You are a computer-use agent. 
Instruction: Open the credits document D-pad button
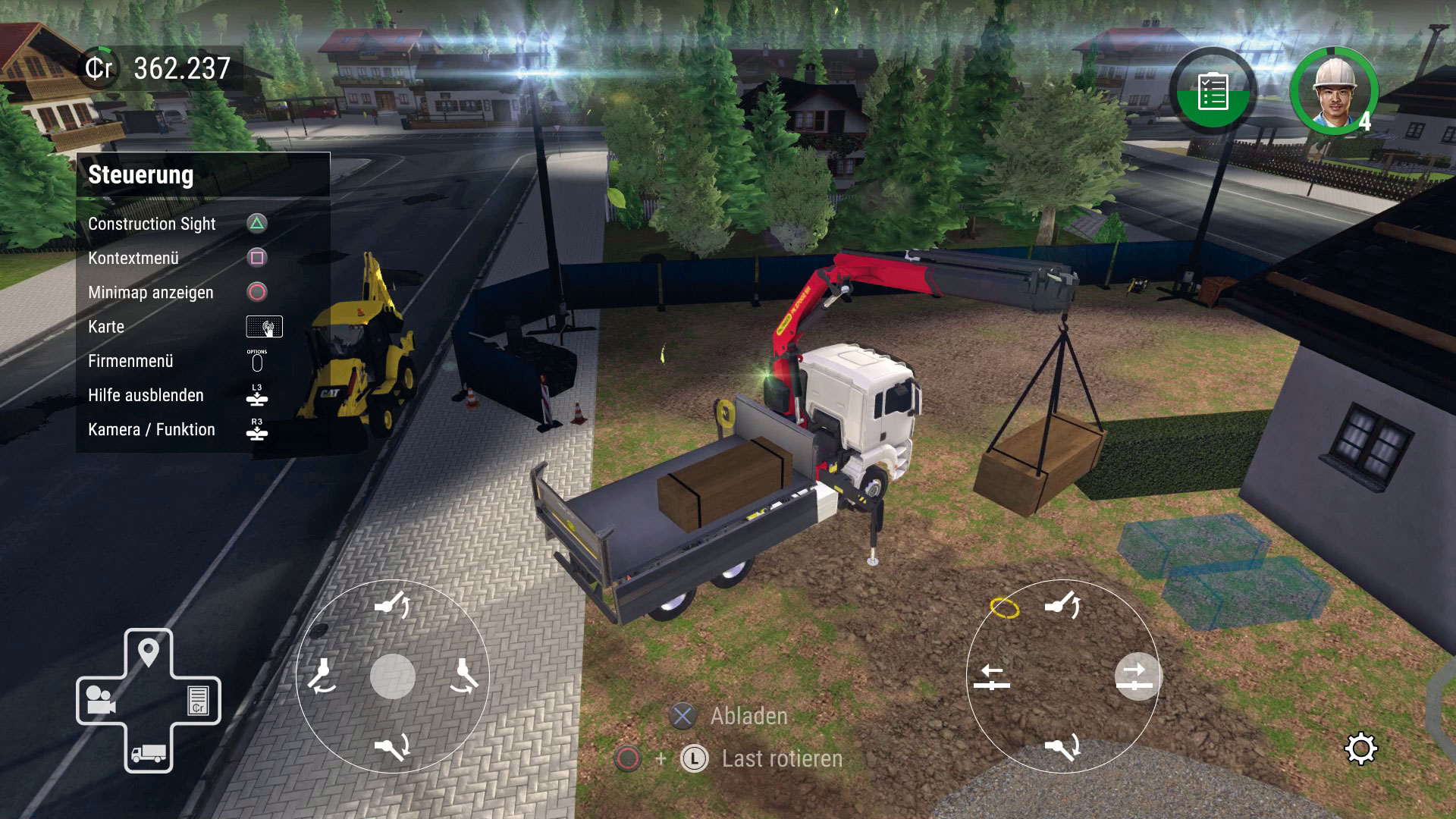[198, 700]
